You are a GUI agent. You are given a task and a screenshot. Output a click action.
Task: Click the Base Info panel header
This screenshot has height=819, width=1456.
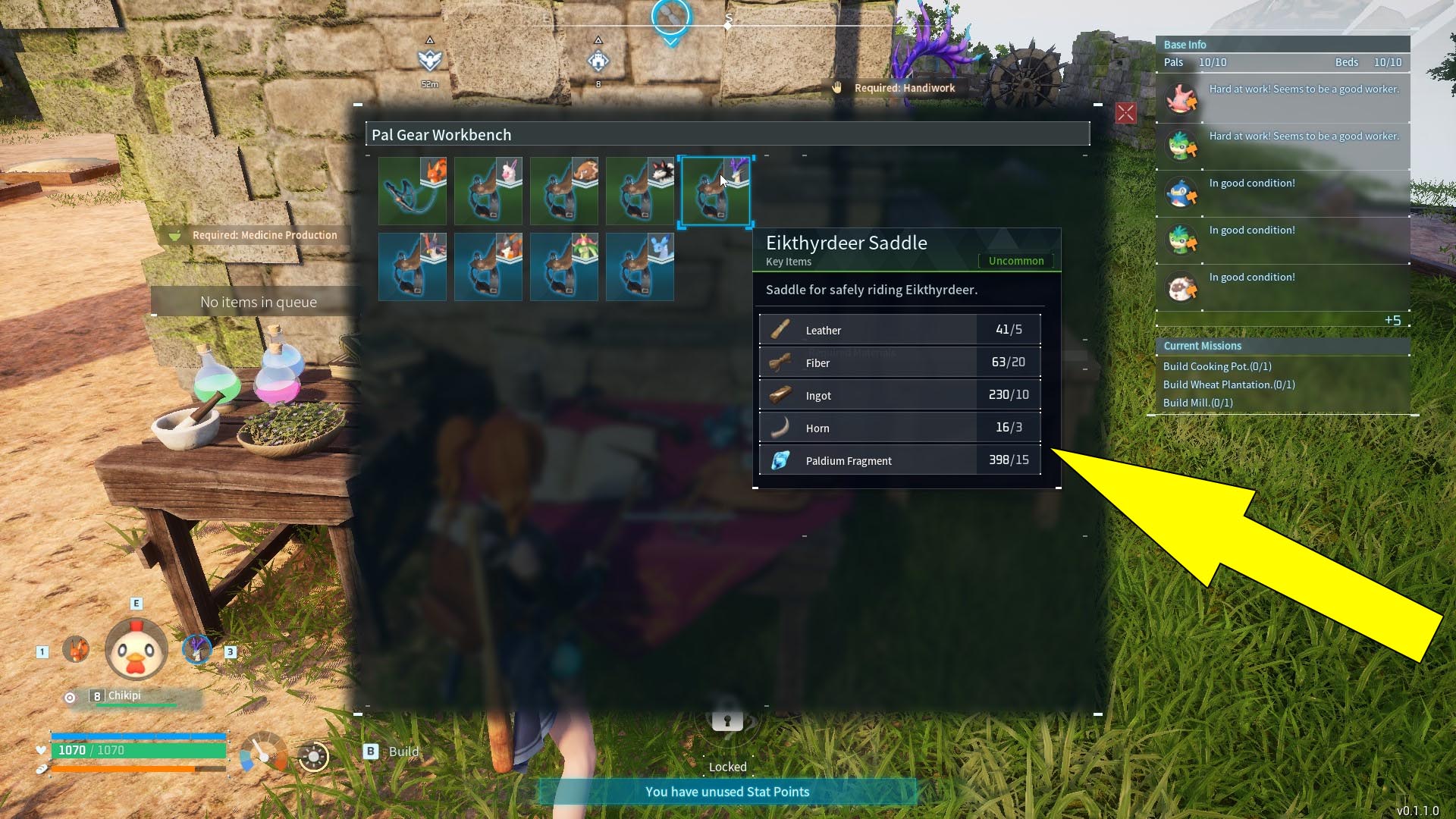1185,44
